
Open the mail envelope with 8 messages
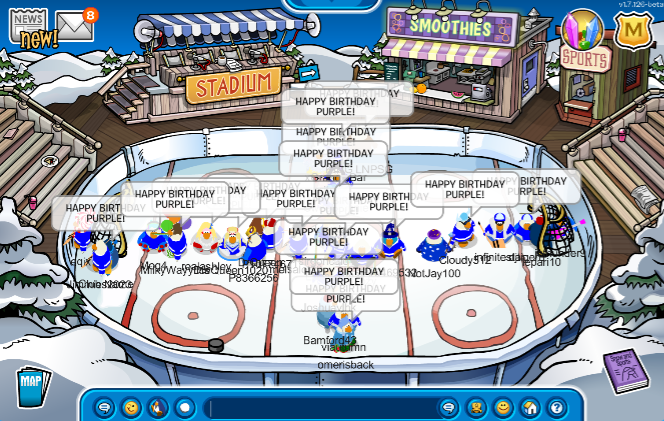[74, 26]
